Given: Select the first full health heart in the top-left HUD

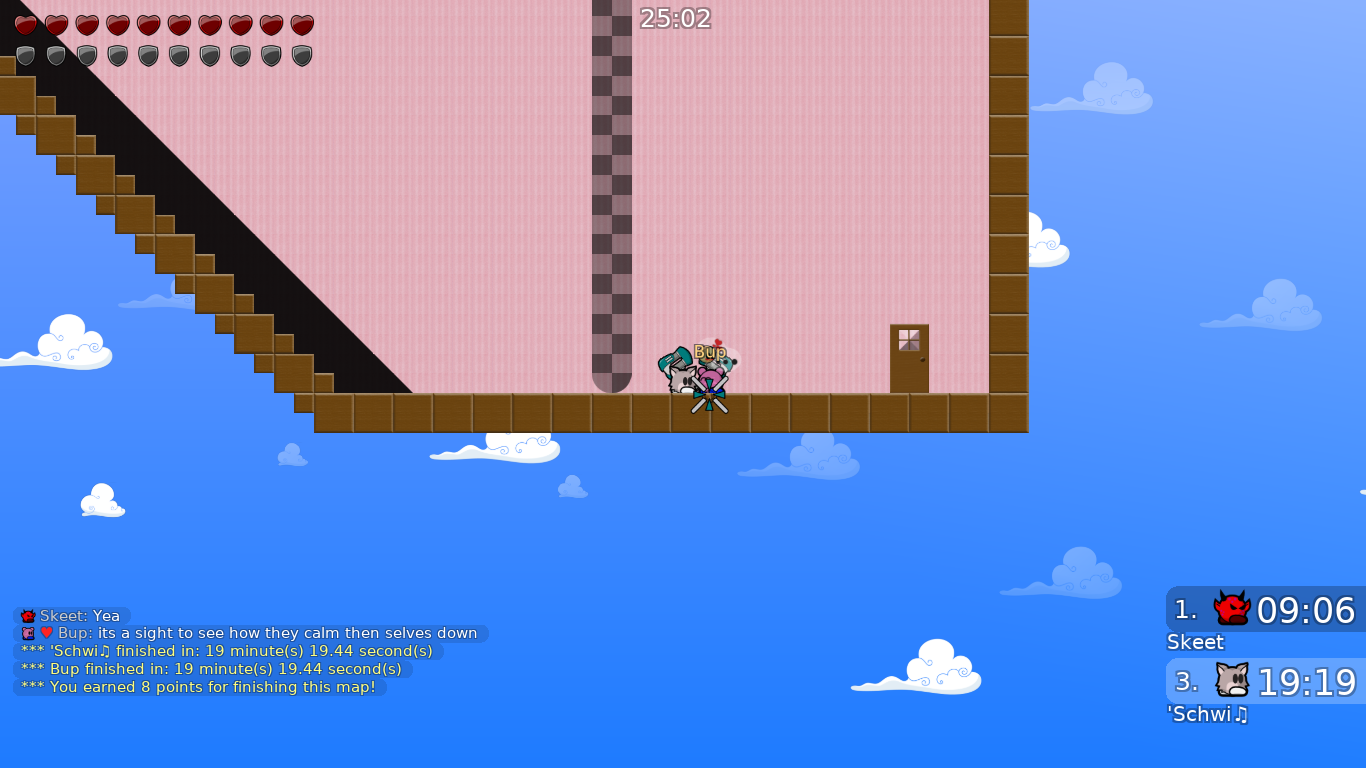Looking at the screenshot, I should 25,26.
